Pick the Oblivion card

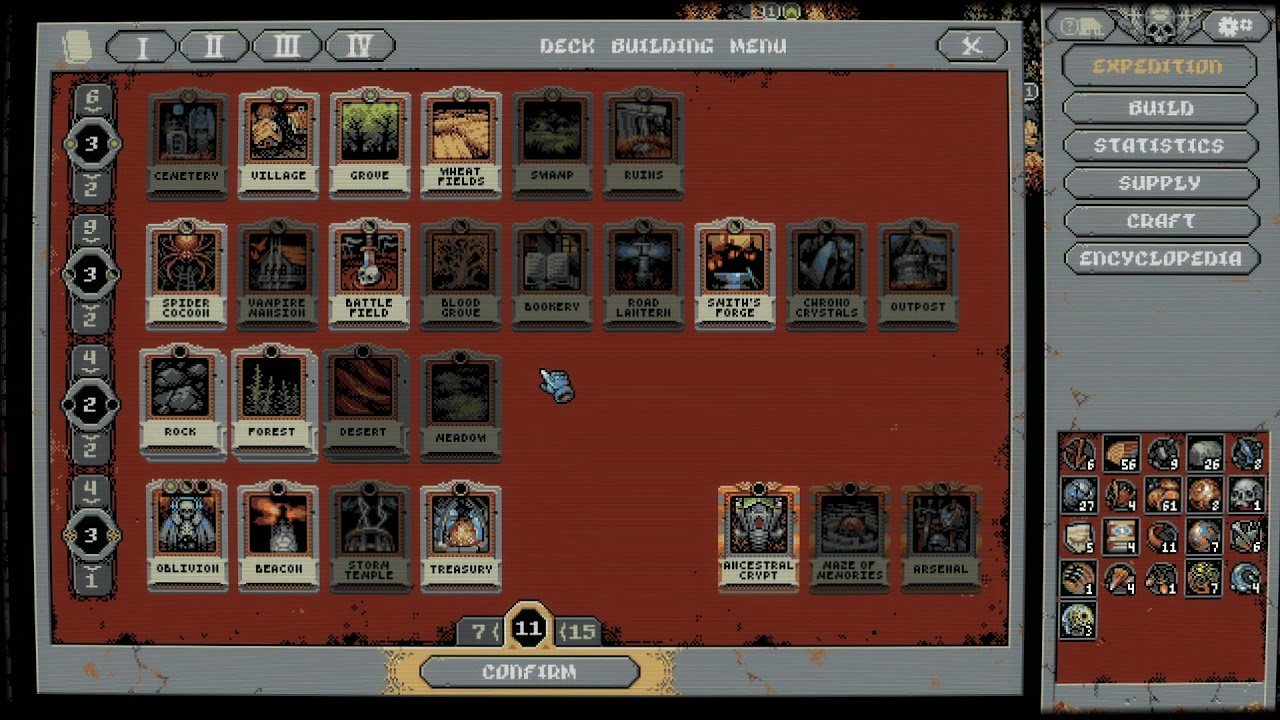[x=187, y=535]
